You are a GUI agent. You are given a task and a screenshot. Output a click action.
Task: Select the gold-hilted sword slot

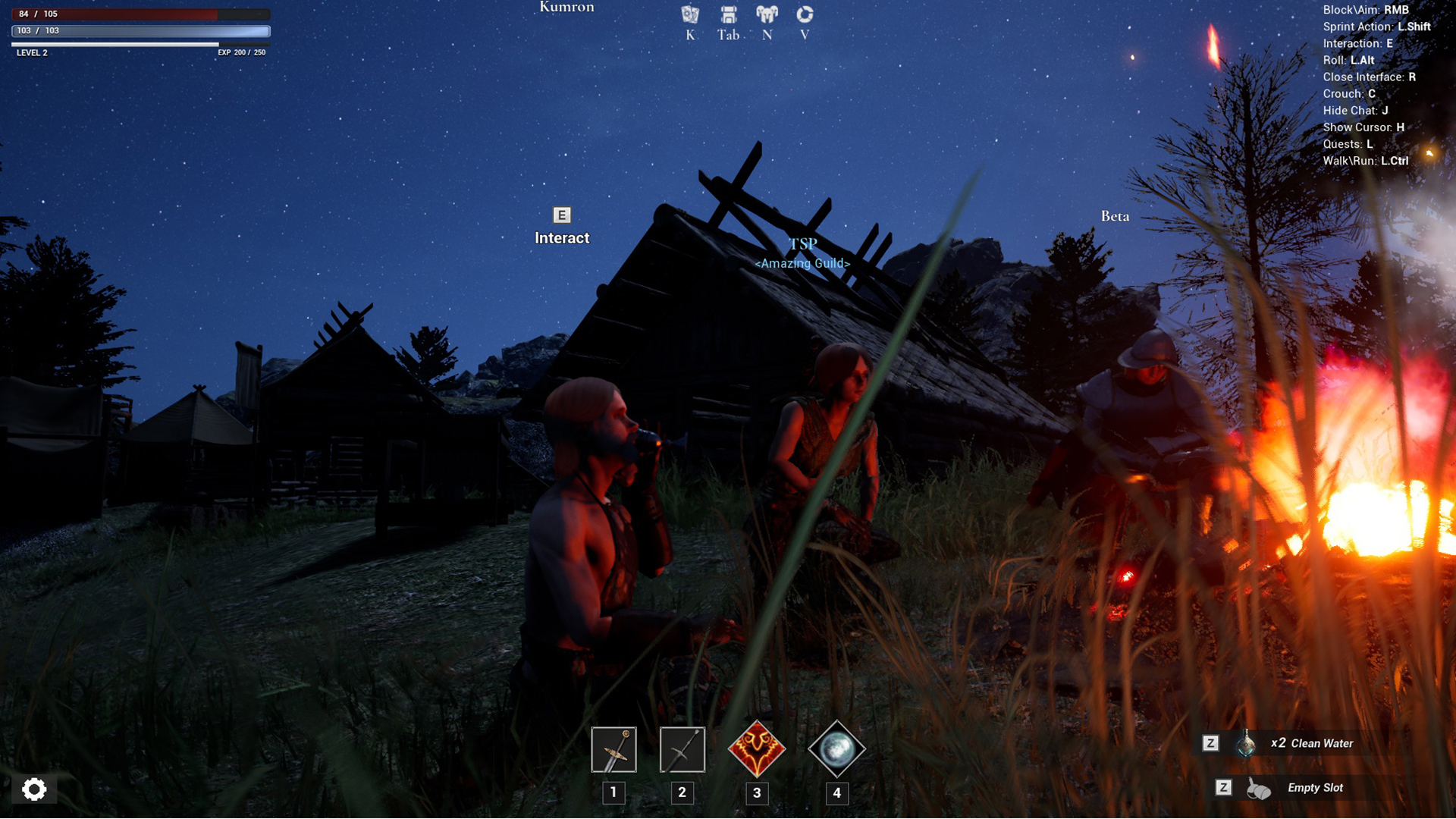click(613, 750)
